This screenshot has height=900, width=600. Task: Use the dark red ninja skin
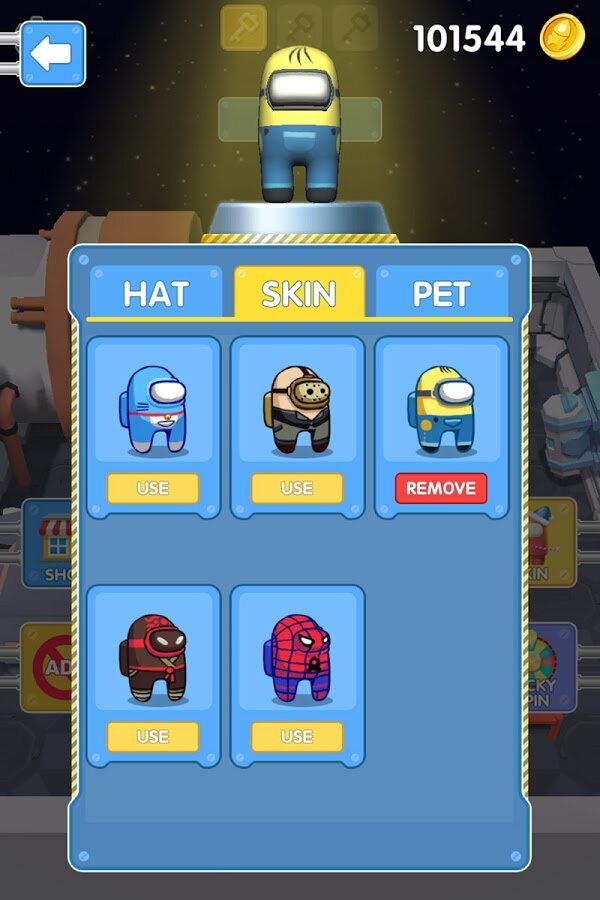(153, 736)
